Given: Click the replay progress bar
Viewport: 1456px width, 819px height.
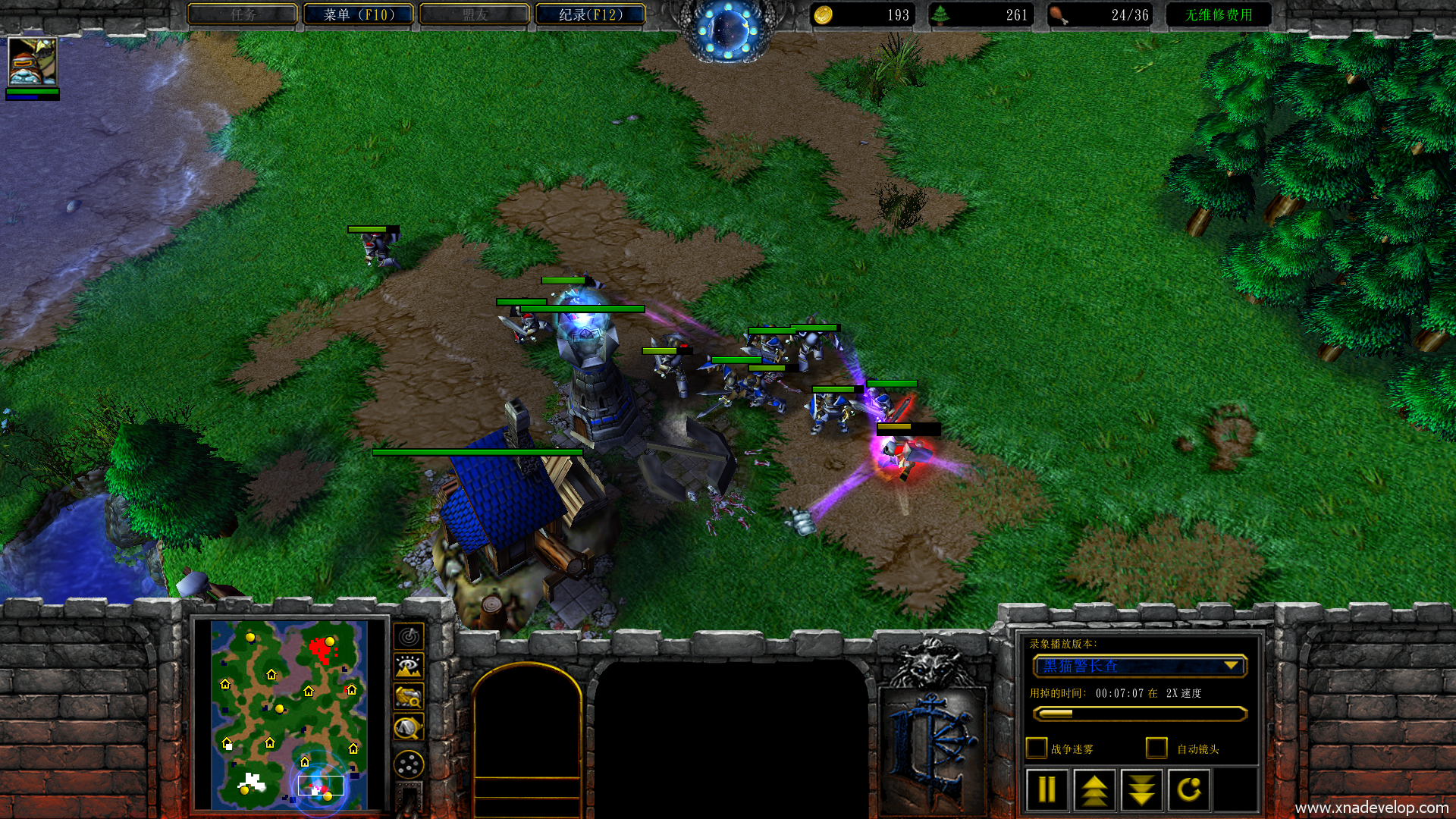Looking at the screenshot, I should tap(1139, 714).
